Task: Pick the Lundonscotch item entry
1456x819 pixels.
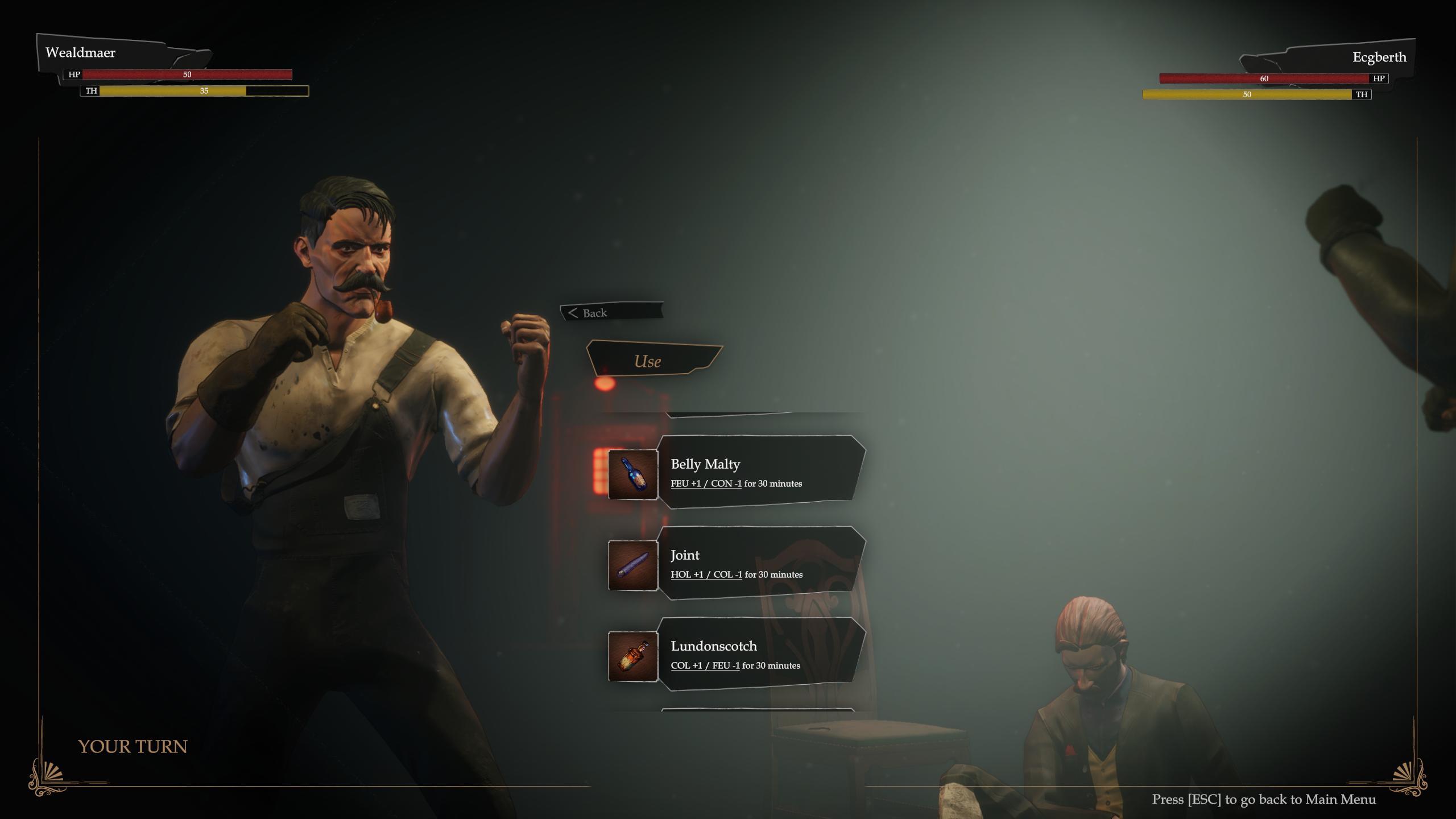Action: [x=759, y=654]
